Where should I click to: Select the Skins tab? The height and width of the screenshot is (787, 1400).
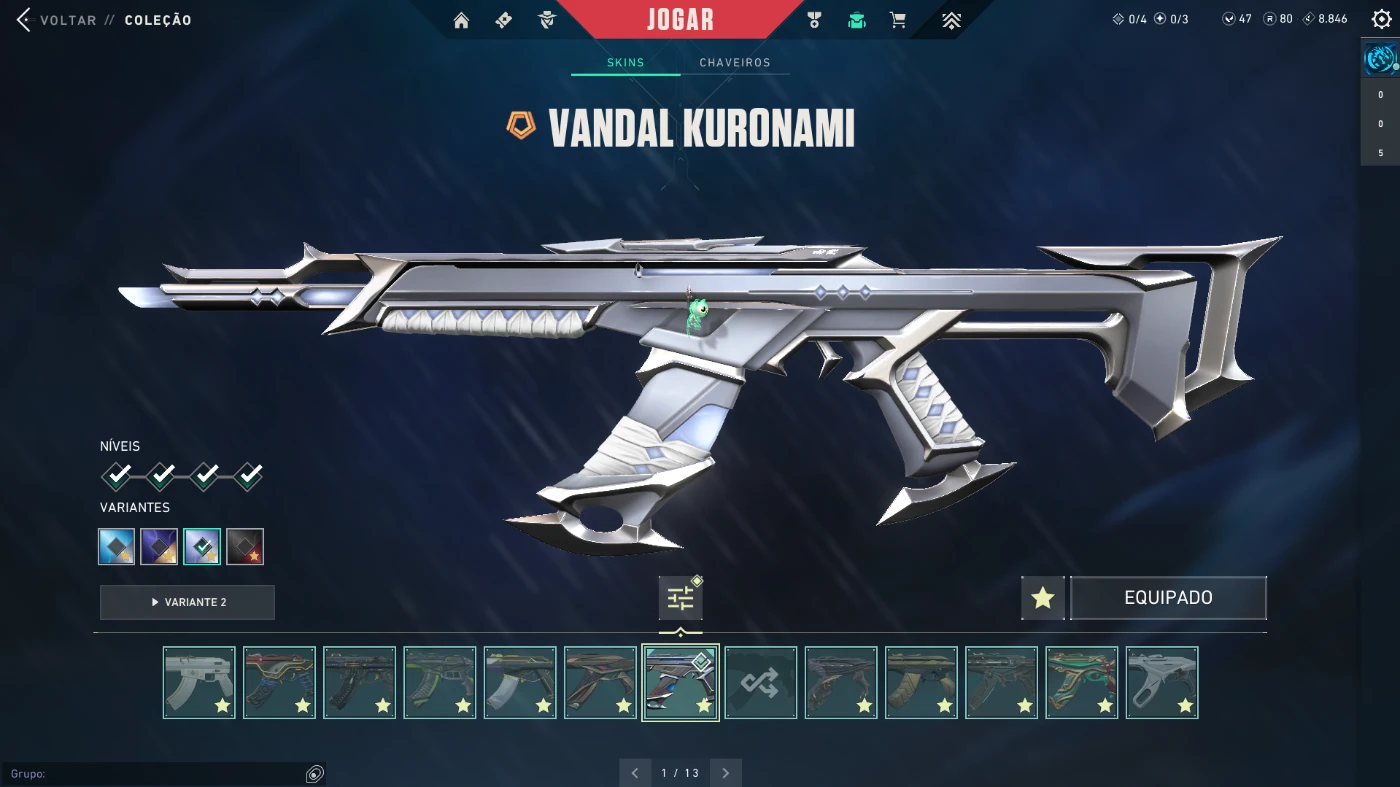pos(626,62)
